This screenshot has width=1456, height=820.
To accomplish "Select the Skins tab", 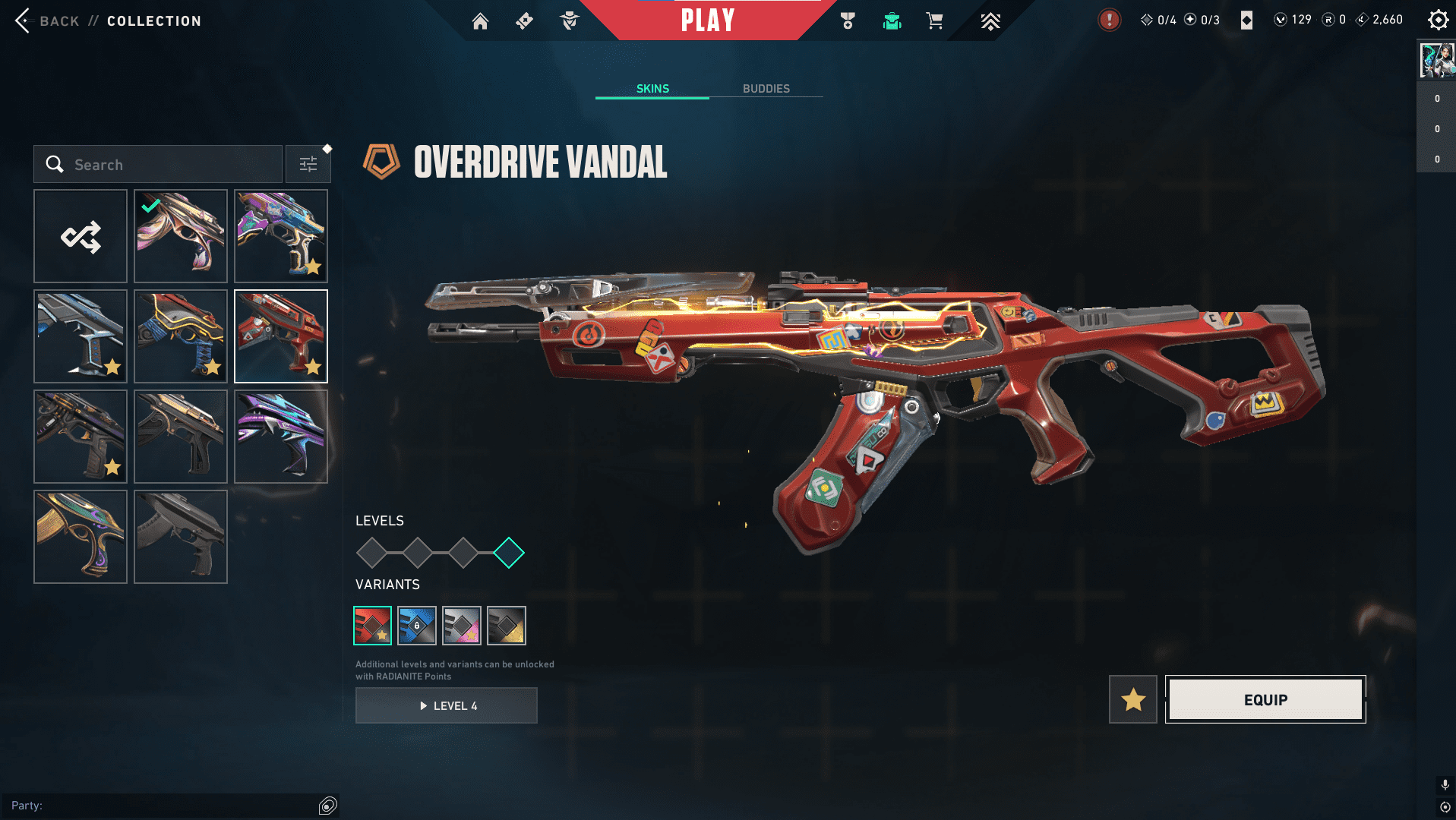I will [x=652, y=89].
